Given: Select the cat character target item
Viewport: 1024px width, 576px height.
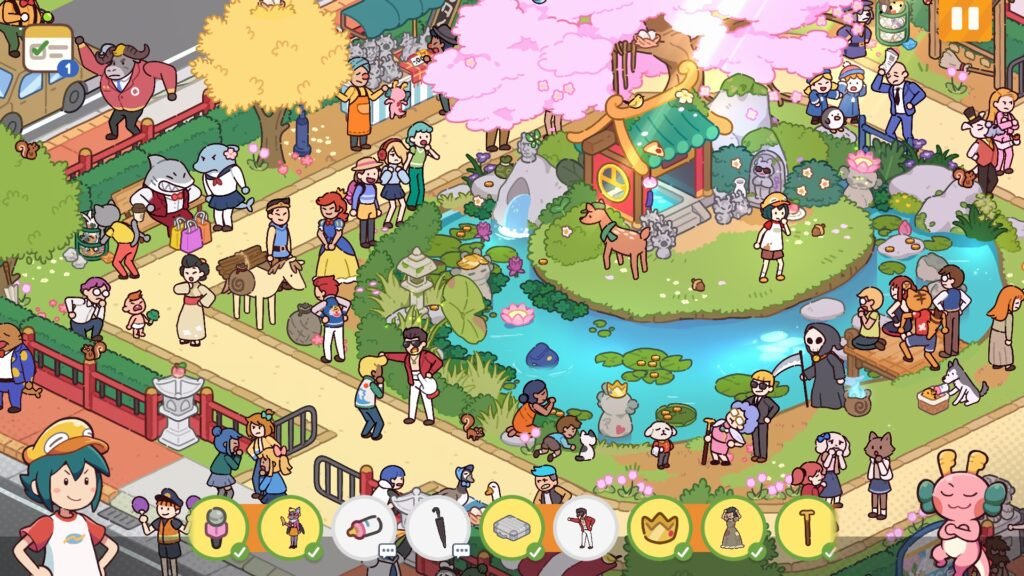Looking at the screenshot, I should (291, 527).
